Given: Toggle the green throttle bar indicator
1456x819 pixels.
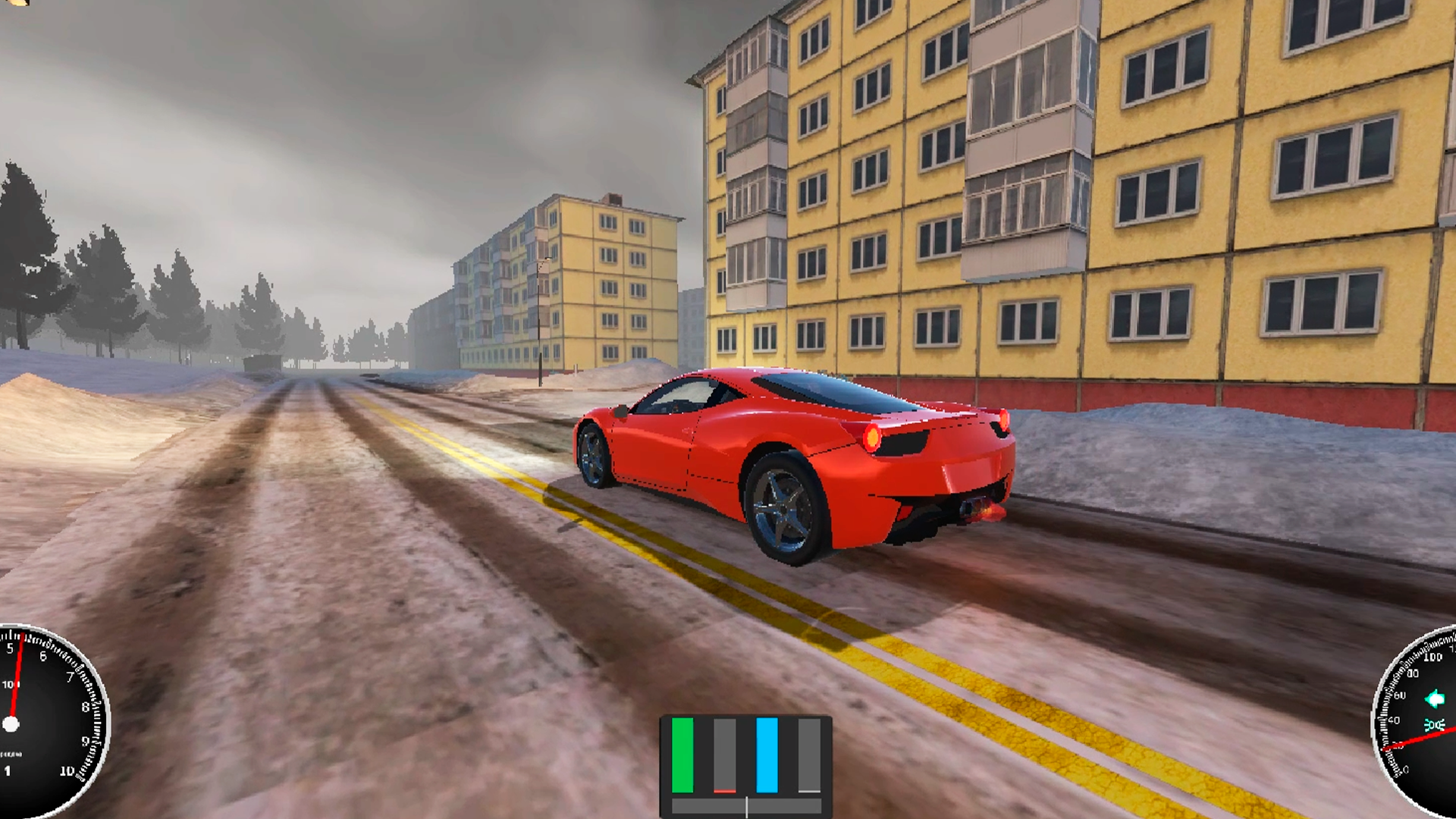Looking at the screenshot, I should point(682,755).
